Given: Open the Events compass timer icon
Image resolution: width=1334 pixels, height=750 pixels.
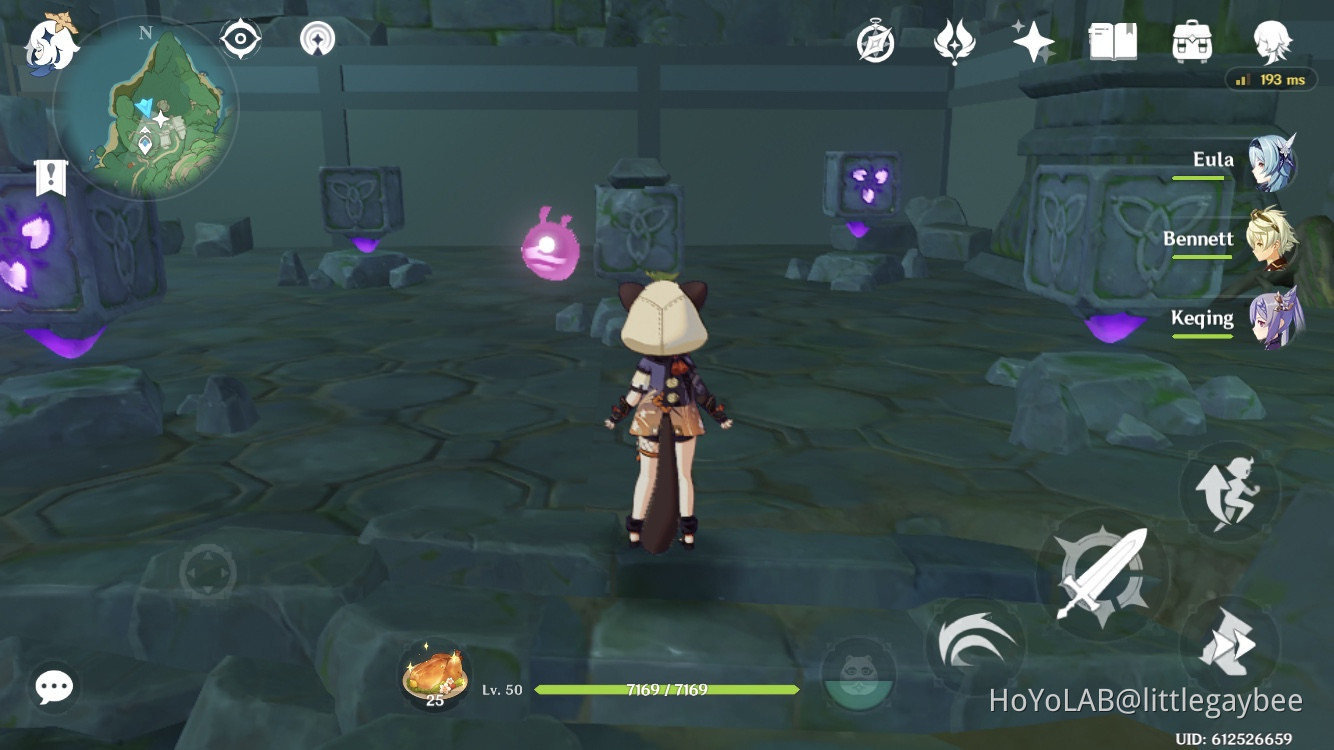Looking at the screenshot, I should coord(874,42).
